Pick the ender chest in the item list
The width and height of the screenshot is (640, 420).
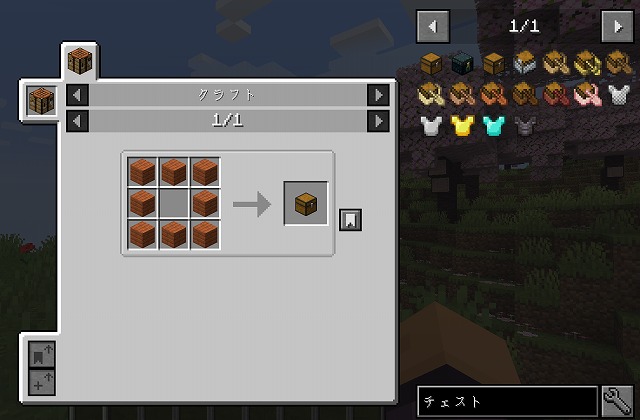(462, 64)
